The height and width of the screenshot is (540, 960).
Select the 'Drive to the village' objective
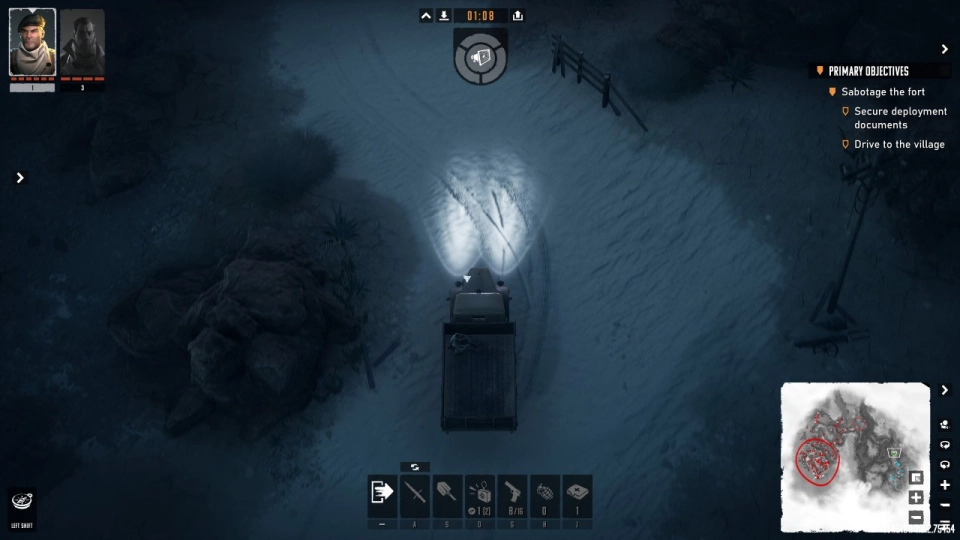[899, 144]
